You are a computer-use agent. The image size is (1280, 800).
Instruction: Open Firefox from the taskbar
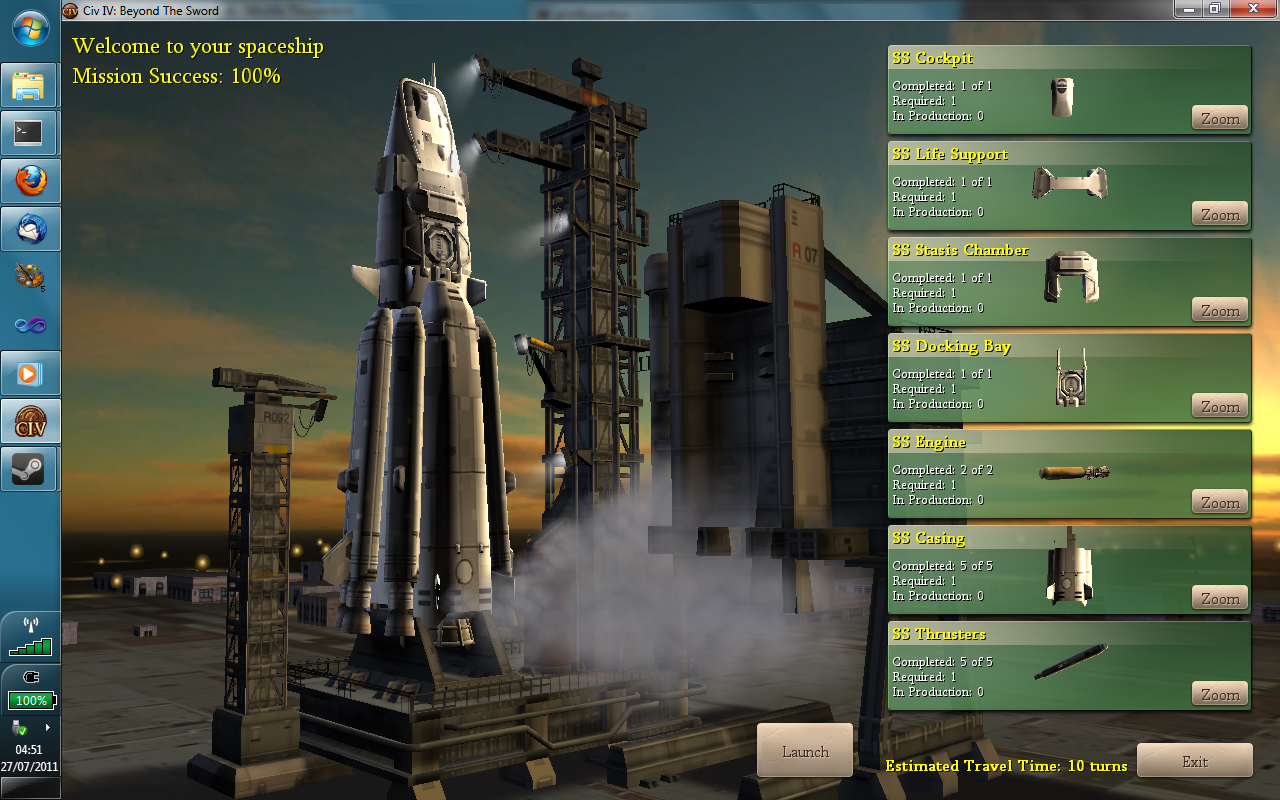30,181
